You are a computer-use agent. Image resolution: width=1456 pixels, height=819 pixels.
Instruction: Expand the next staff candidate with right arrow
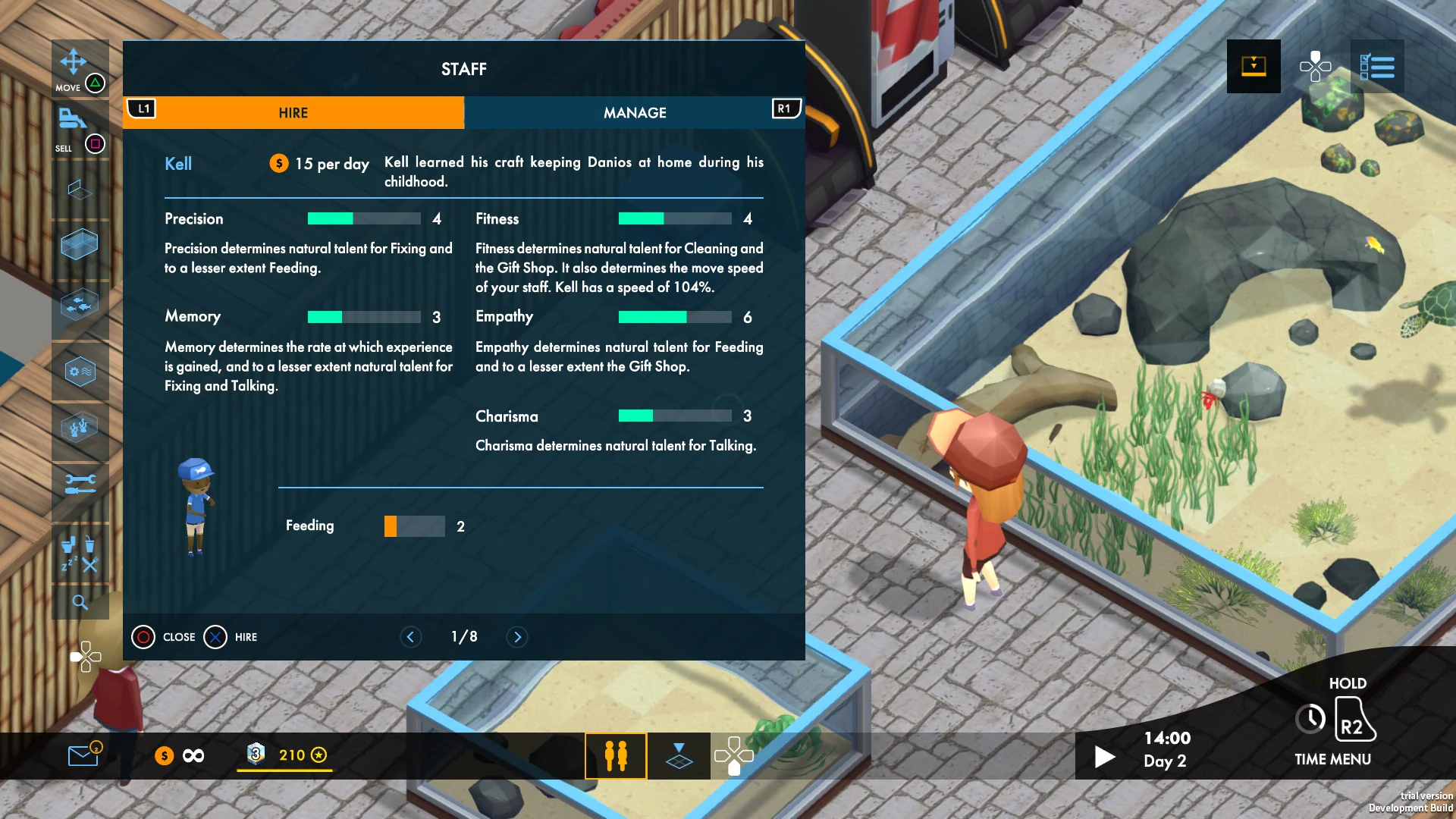(517, 637)
